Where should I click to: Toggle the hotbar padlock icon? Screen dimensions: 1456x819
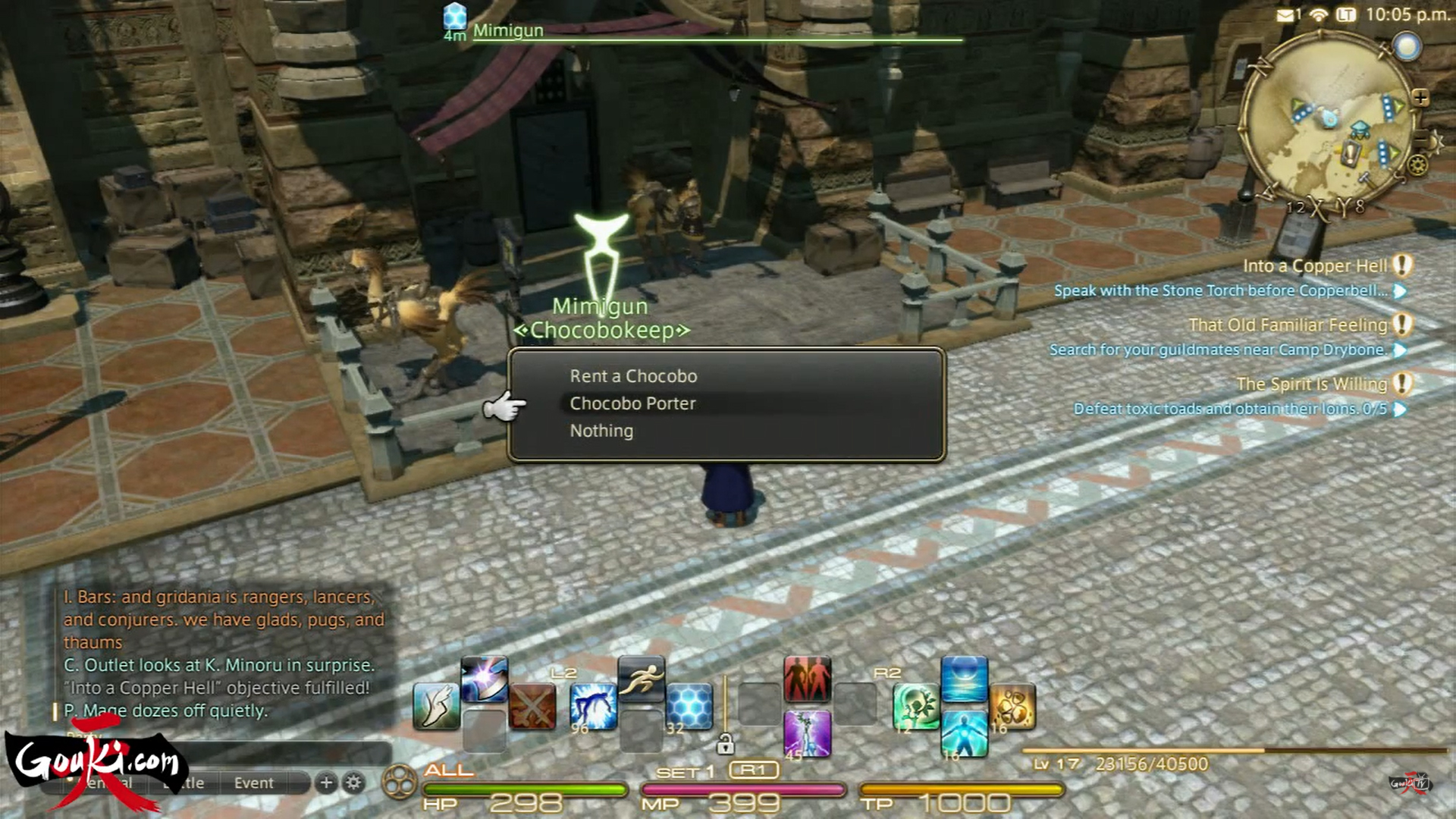point(725,744)
